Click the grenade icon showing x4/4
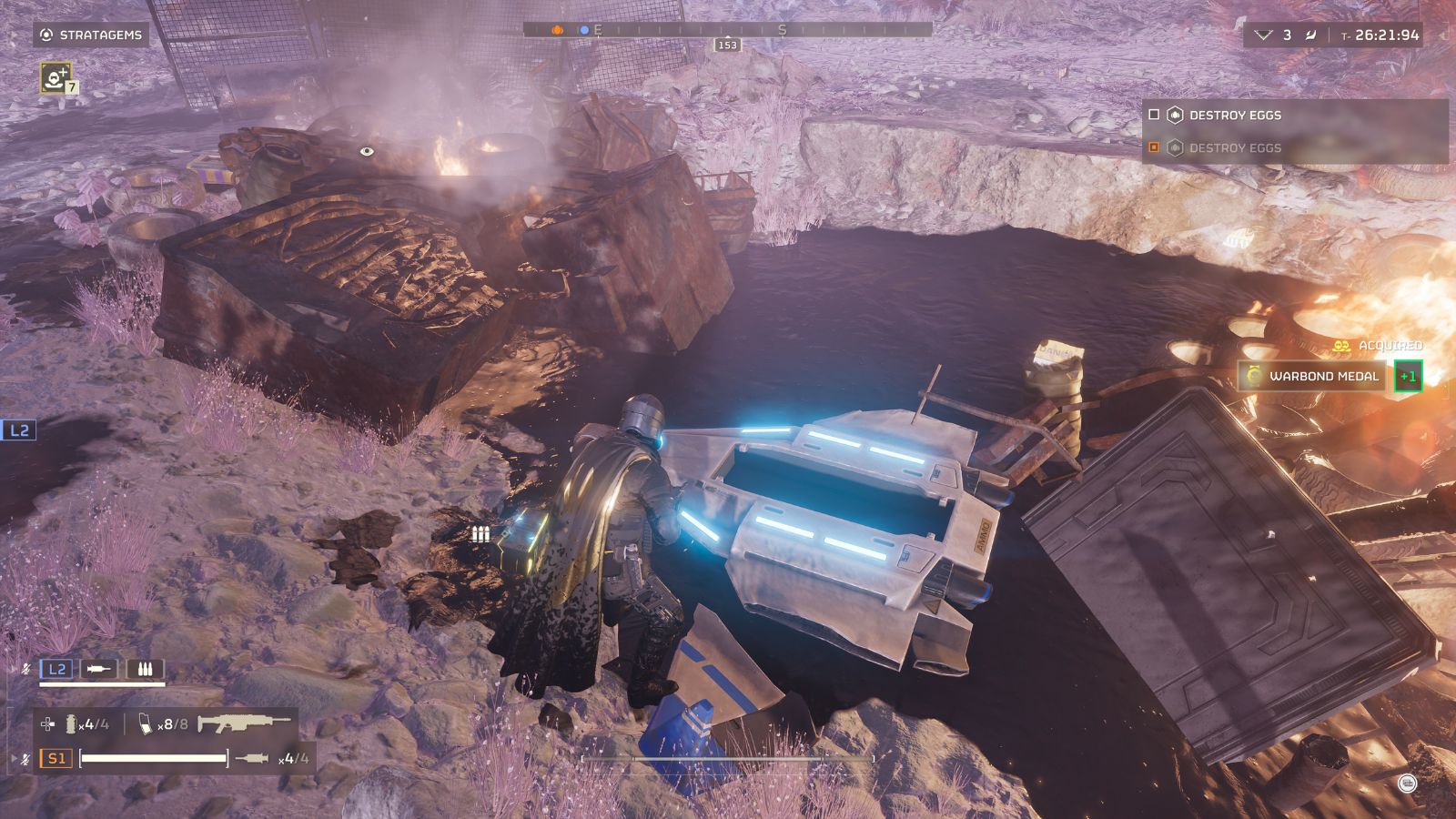This screenshot has width=1456, height=819. point(72,723)
